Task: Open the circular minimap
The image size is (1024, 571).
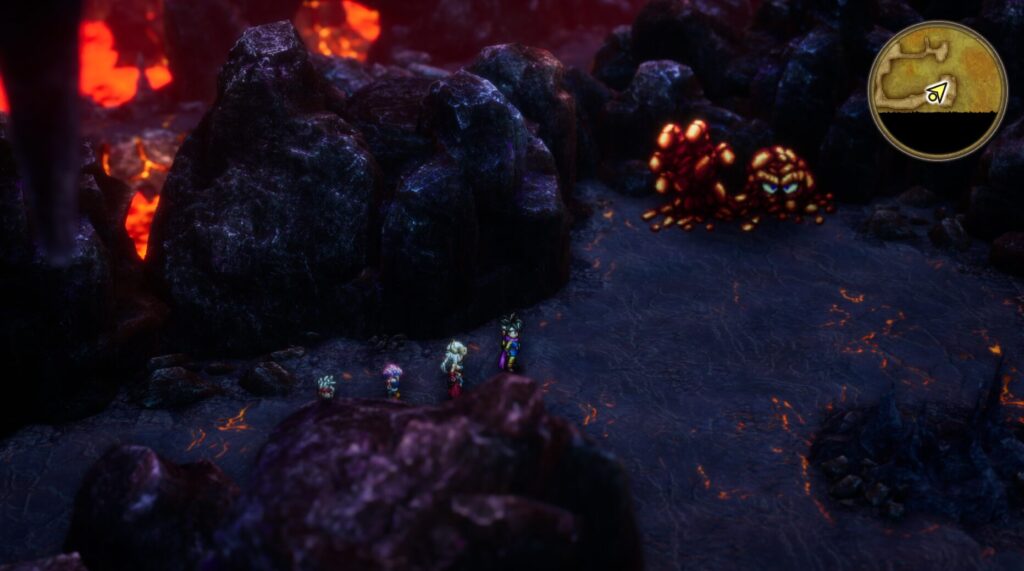Action: [937, 90]
